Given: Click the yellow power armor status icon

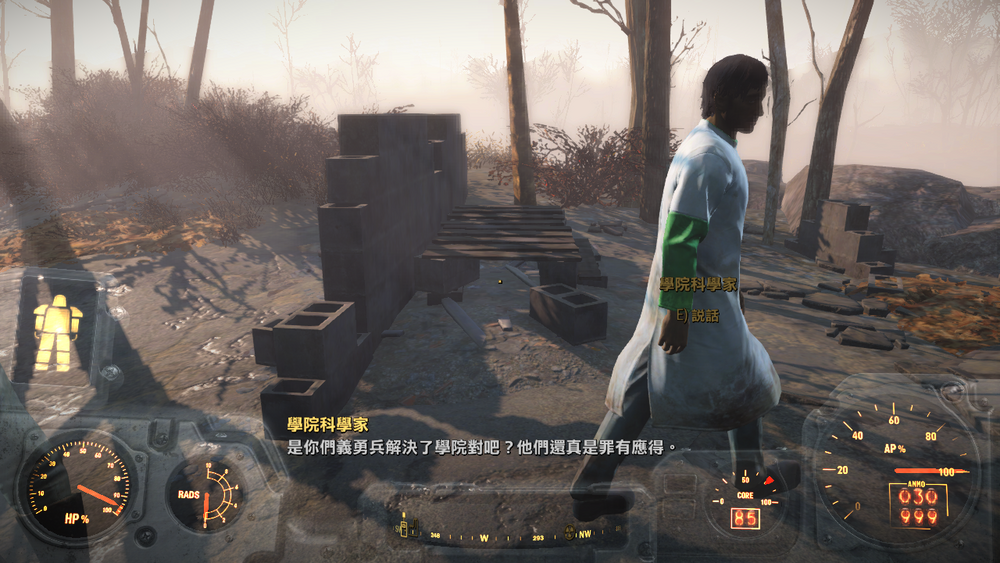Looking at the screenshot, I should click(x=57, y=332).
